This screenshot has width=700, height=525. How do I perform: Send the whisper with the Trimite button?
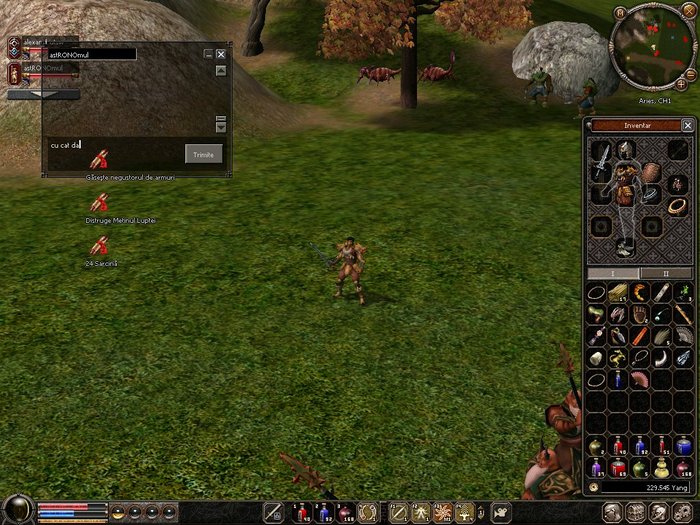204,153
